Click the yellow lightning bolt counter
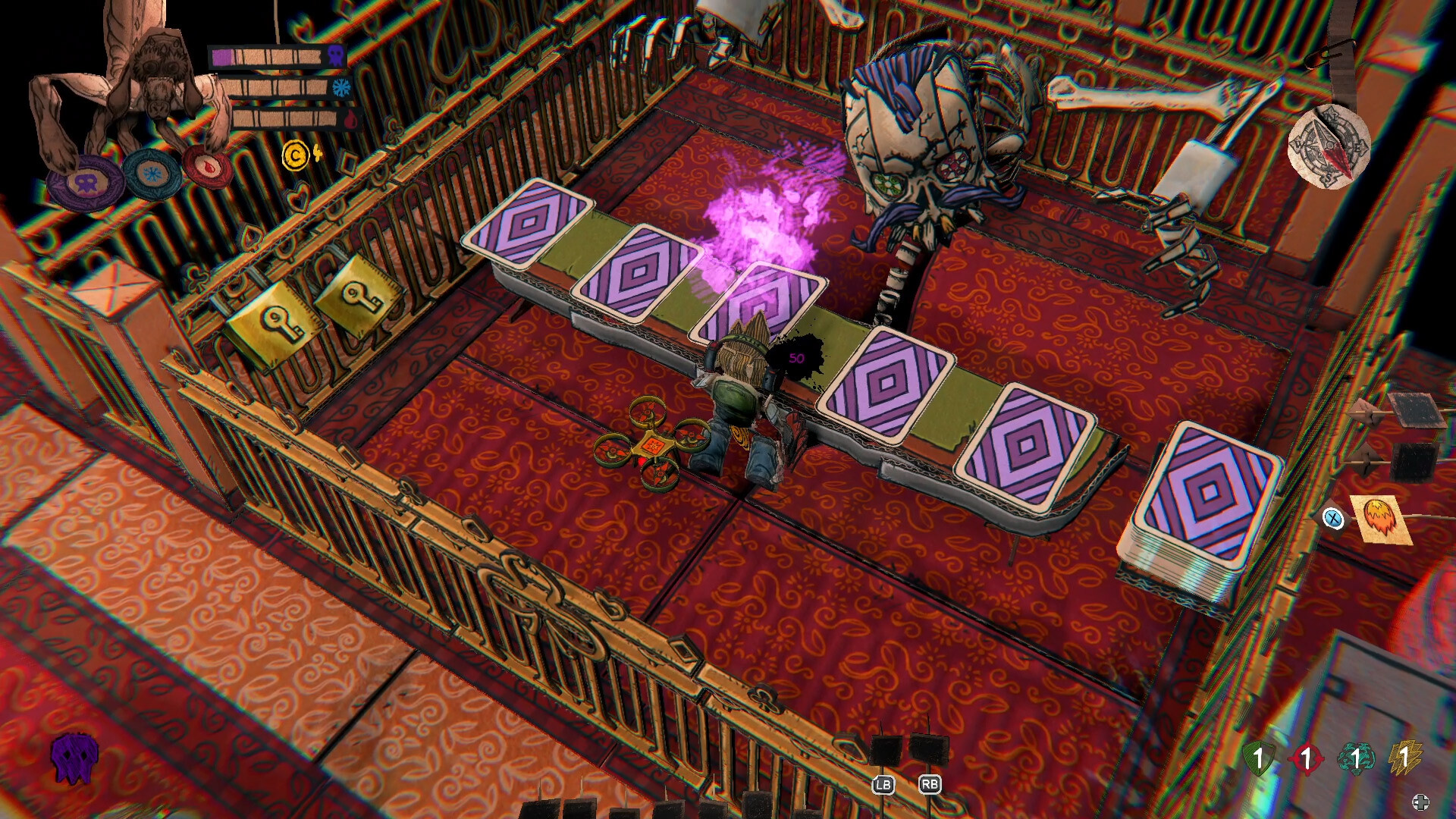 point(1407,757)
